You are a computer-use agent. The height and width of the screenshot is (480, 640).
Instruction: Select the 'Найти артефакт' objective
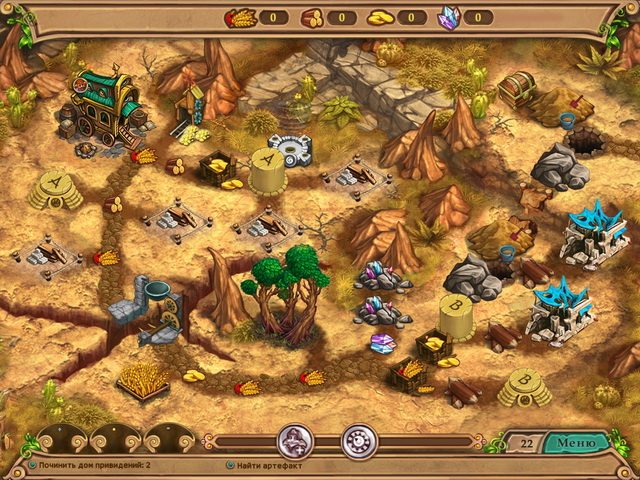(x=274, y=465)
